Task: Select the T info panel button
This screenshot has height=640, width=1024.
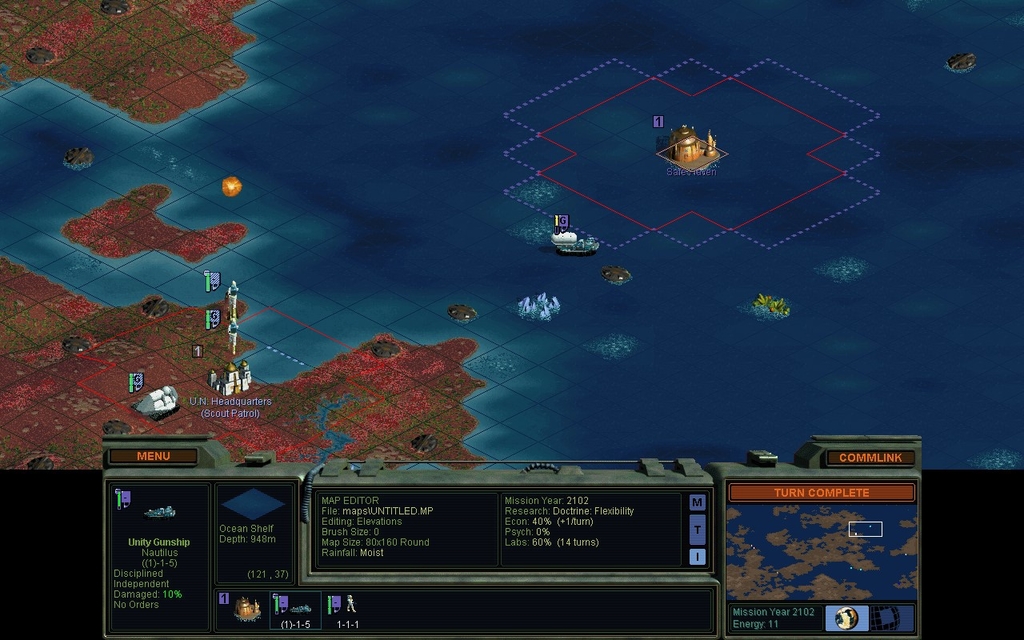Action: point(697,530)
